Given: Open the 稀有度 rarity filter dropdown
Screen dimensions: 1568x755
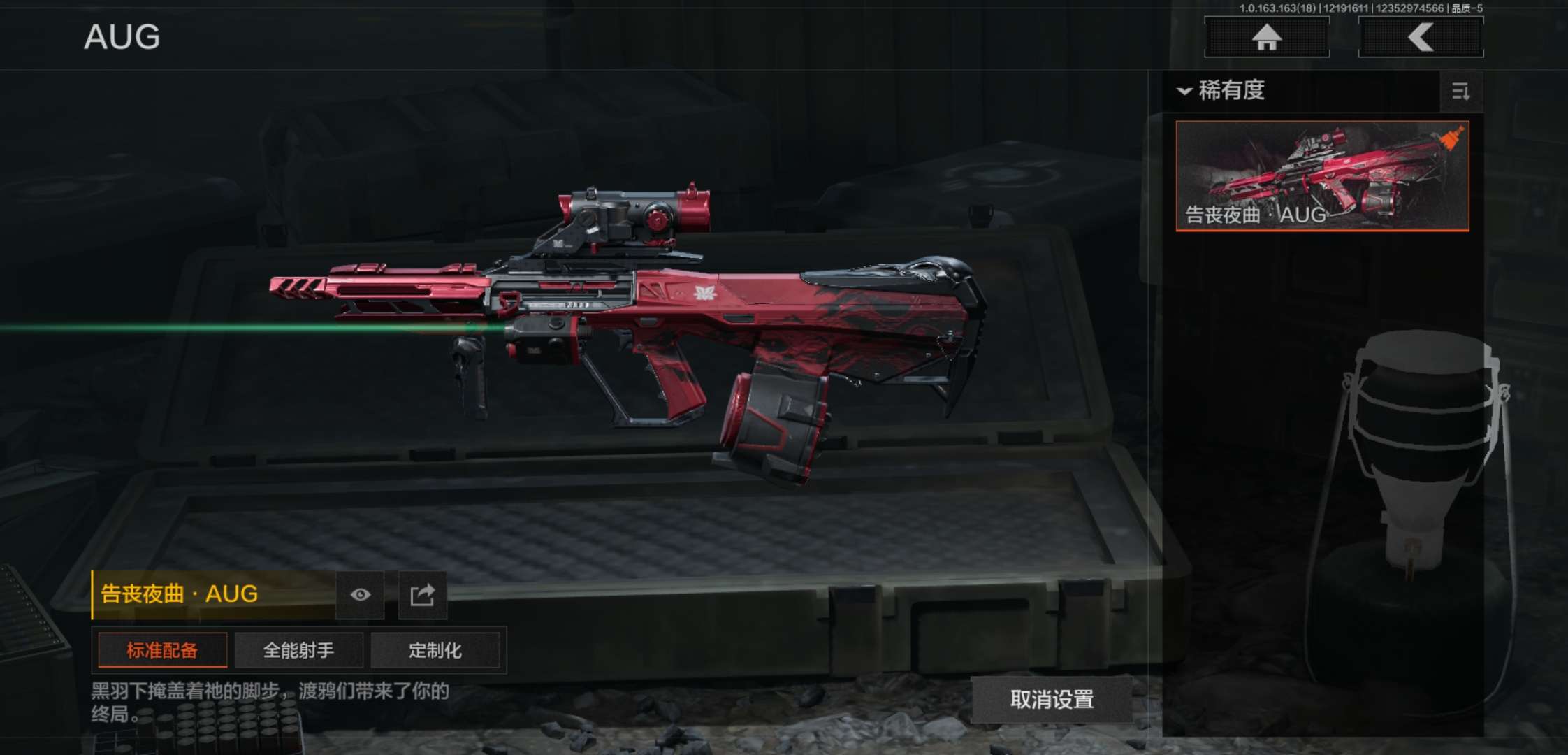Looking at the screenshot, I should [x=1223, y=91].
